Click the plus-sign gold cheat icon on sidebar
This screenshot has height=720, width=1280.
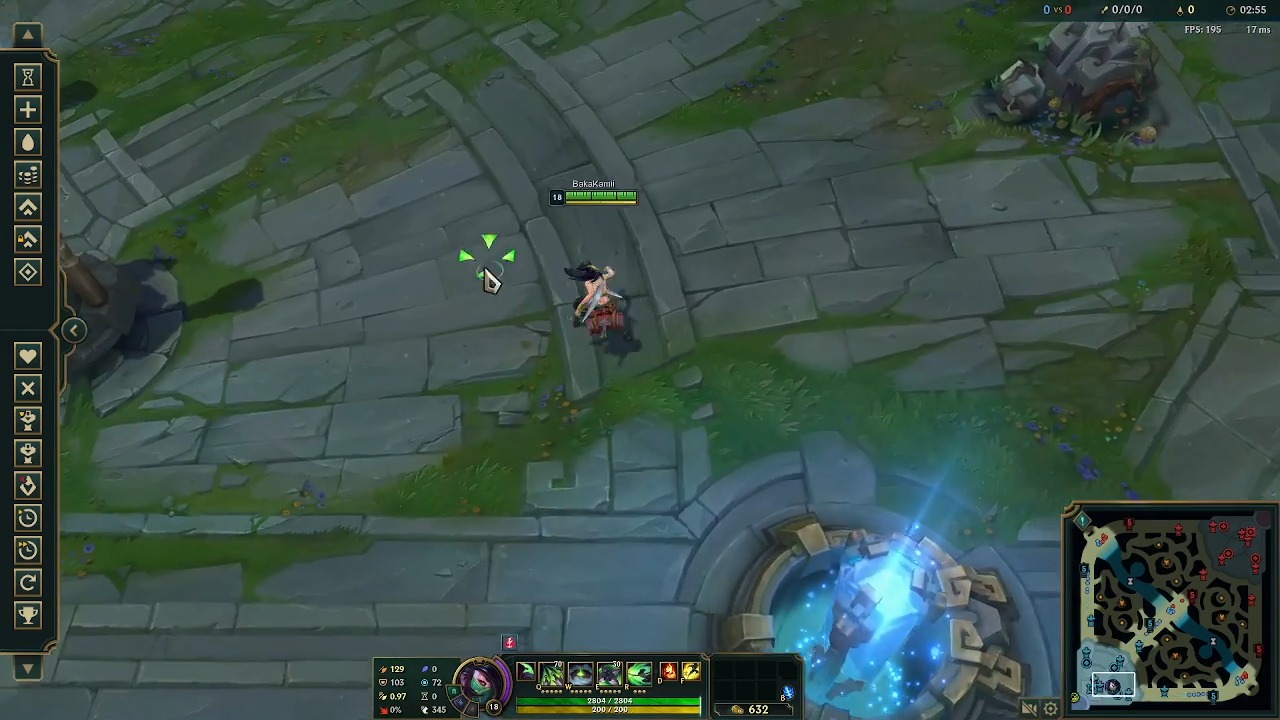coord(27,110)
